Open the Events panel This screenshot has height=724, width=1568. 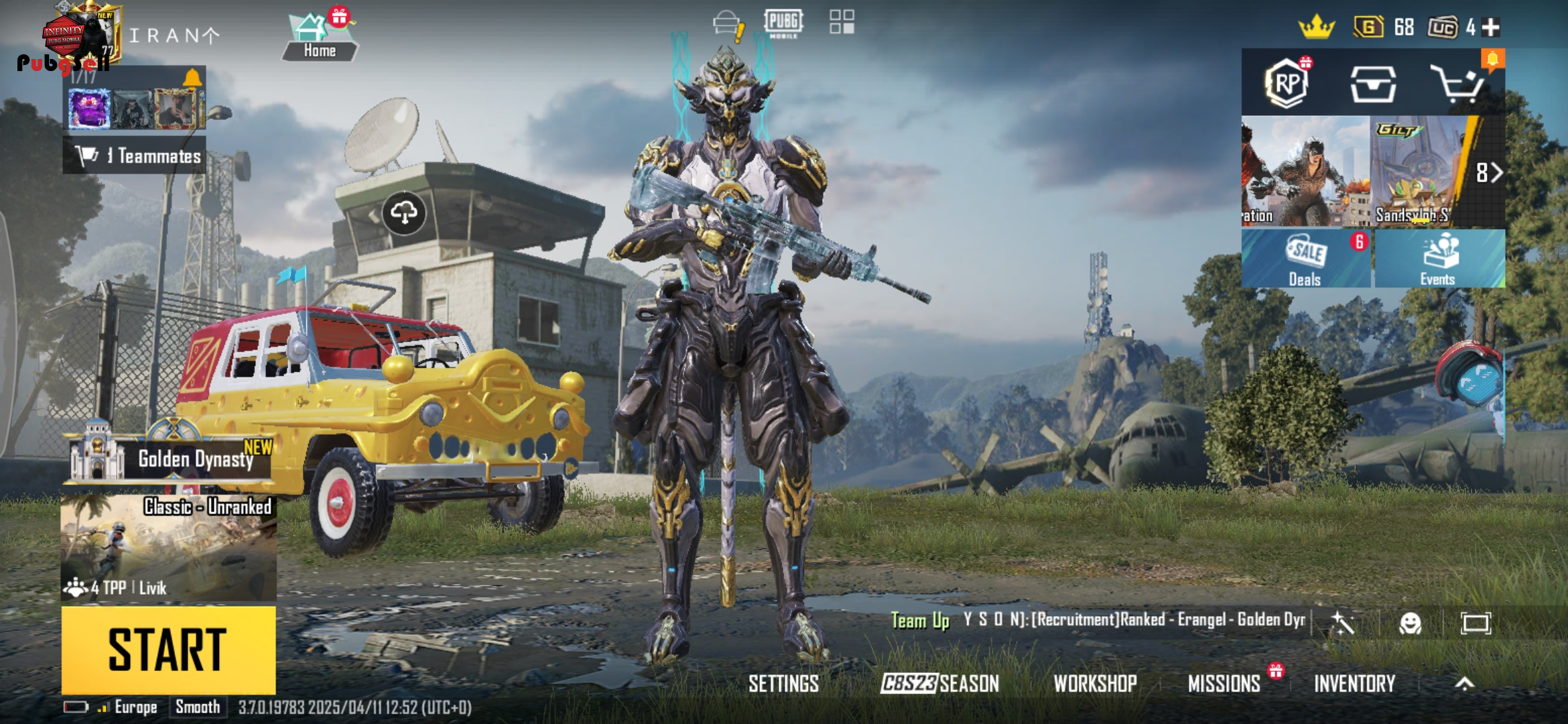click(x=1438, y=259)
